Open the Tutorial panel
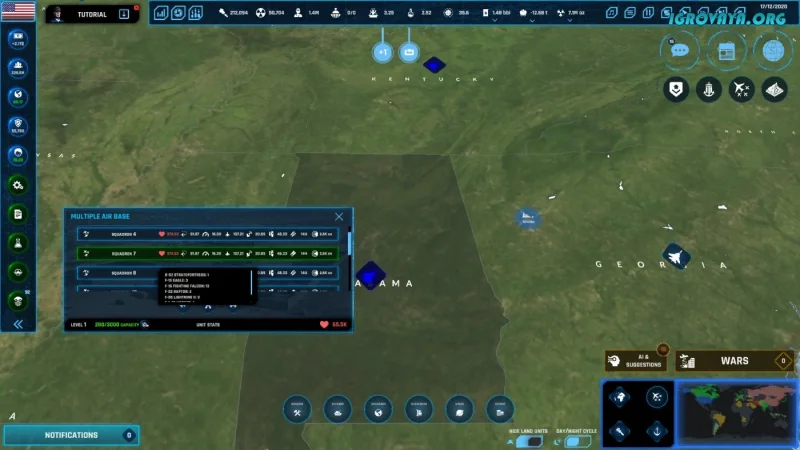This screenshot has height=450, width=800. click(x=91, y=14)
